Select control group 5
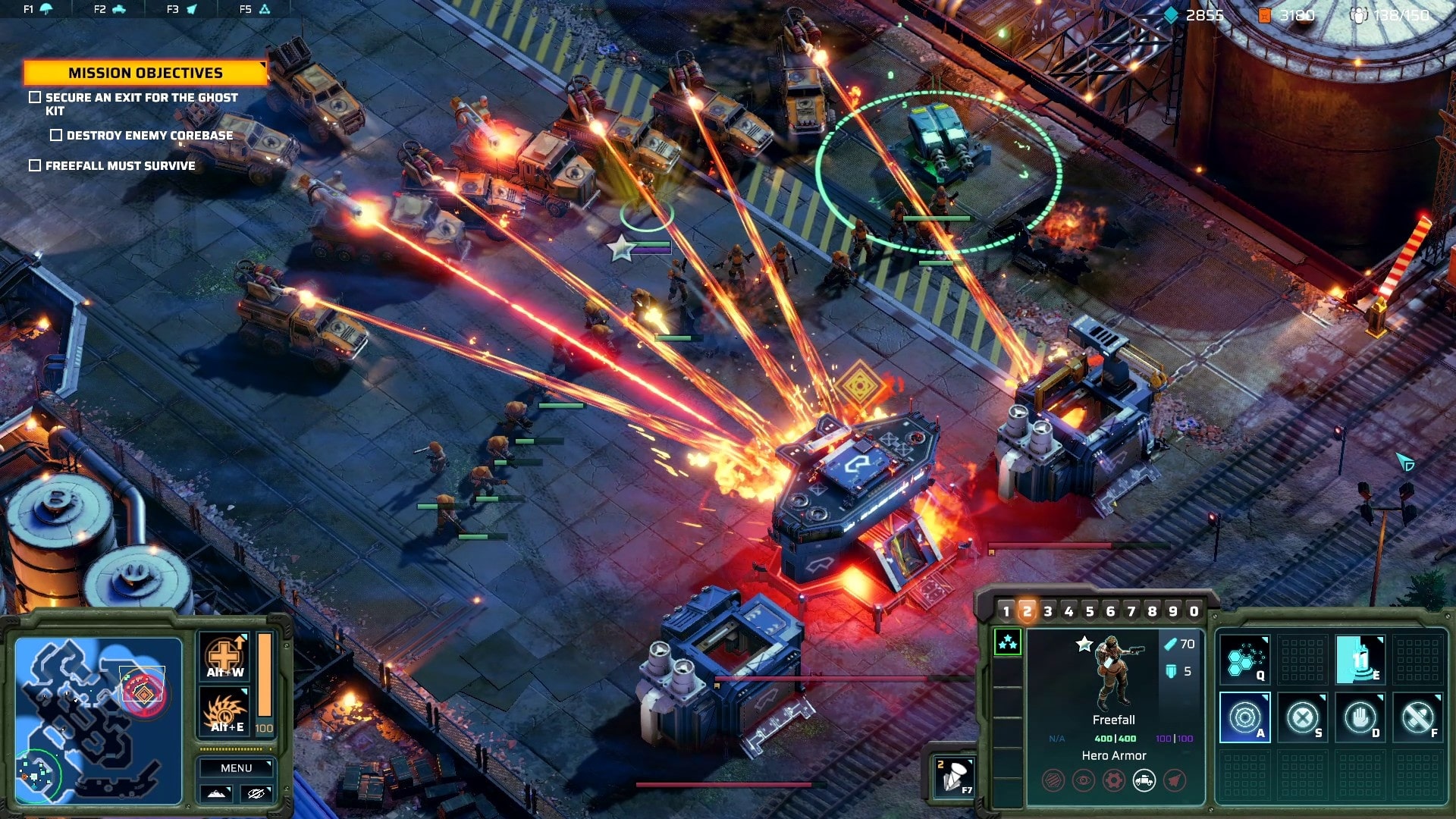 1090,611
